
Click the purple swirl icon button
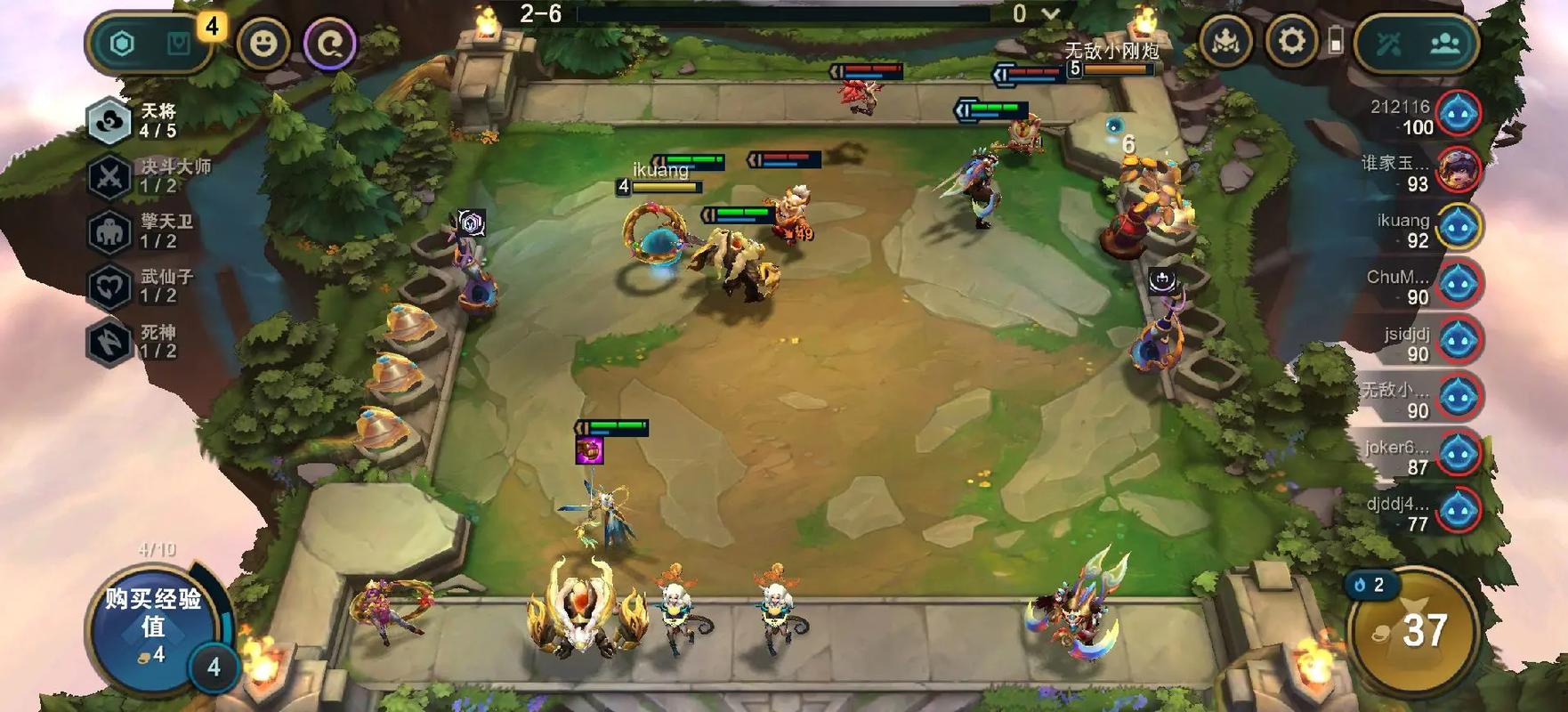pyautogui.click(x=330, y=43)
